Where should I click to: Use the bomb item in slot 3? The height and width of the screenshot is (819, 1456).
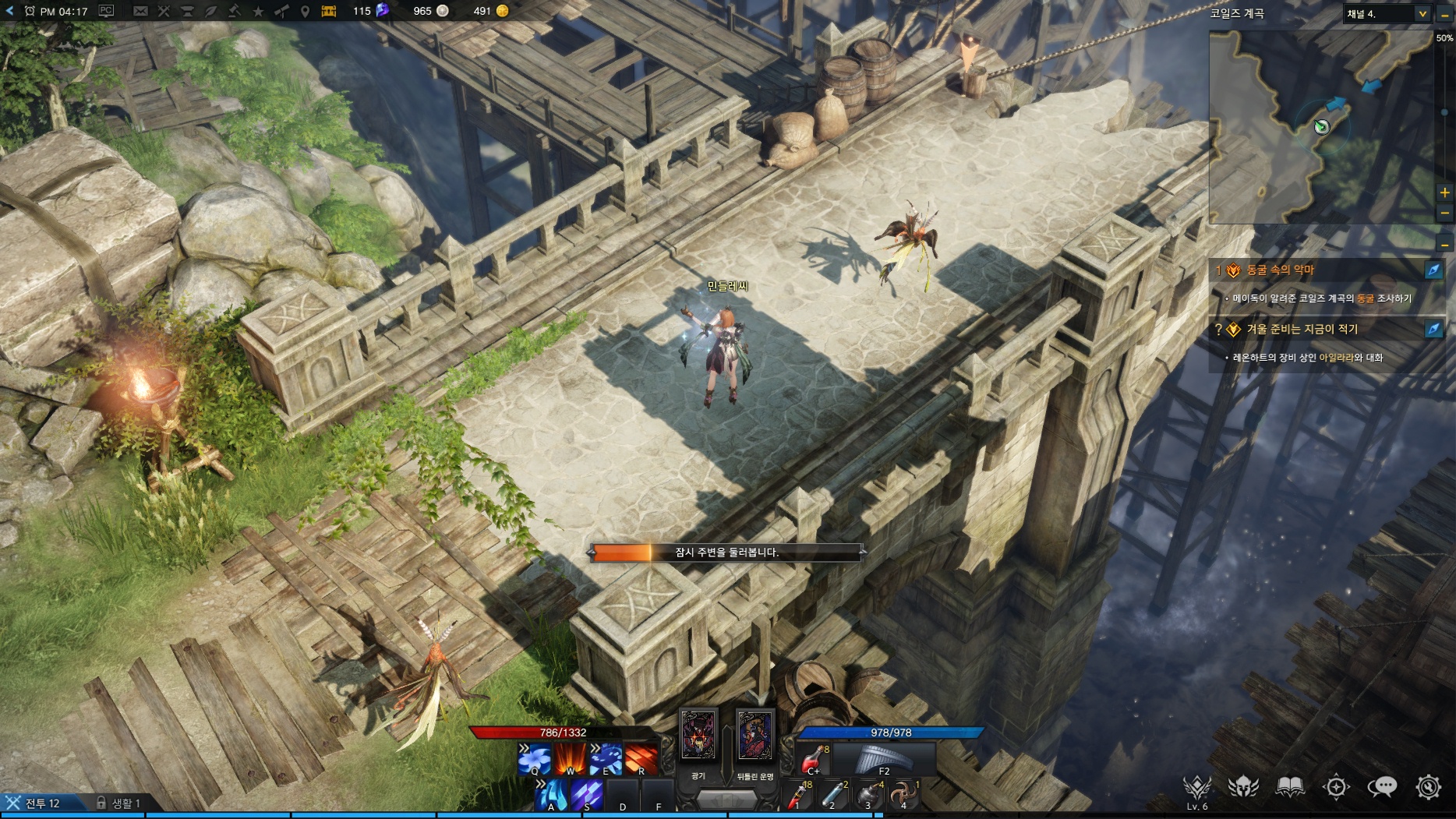tap(868, 795)
